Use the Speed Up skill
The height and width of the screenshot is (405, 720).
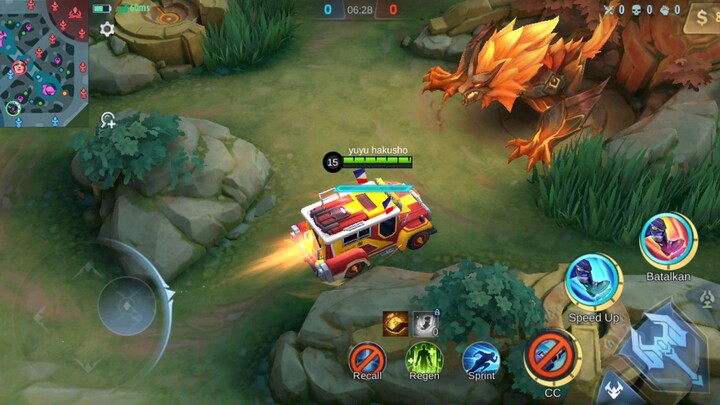(x=594, y=282)
